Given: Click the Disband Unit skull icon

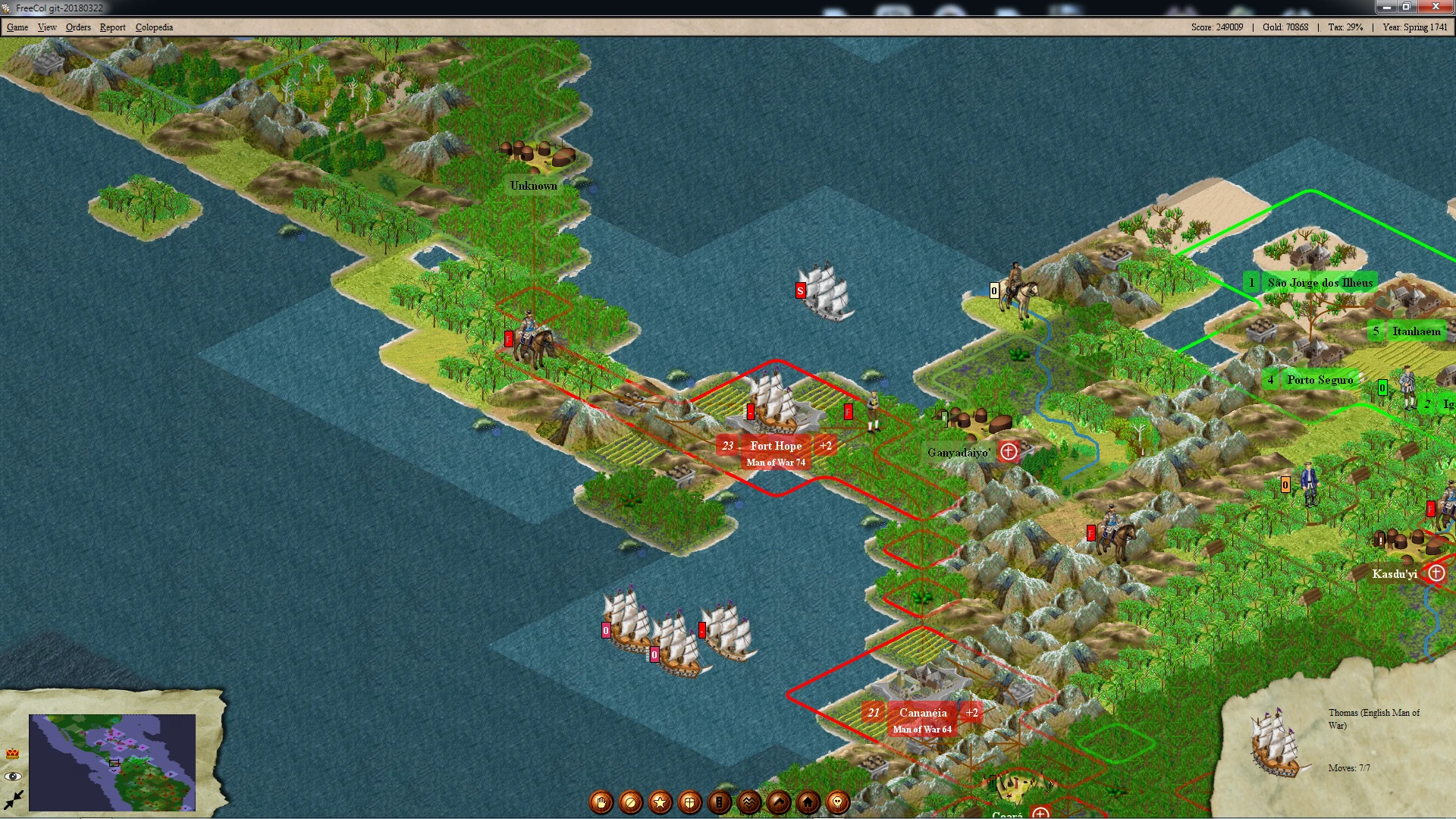Looking at the screenshot, I should [837, 802].
